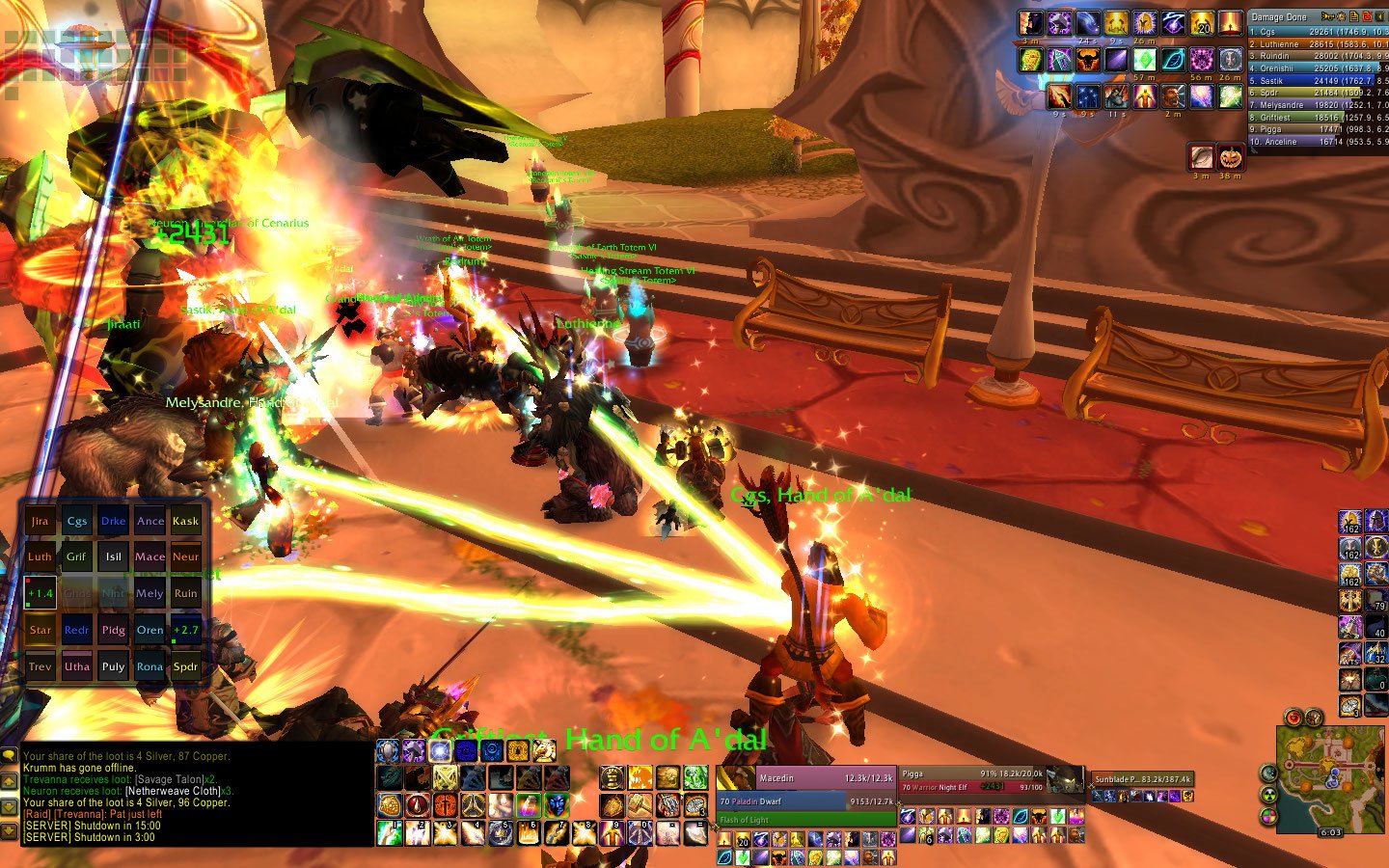This screenshot has width=1389, height=868.
Task: Use the action bar slot bound to 1
Action: tap(390, 831)
